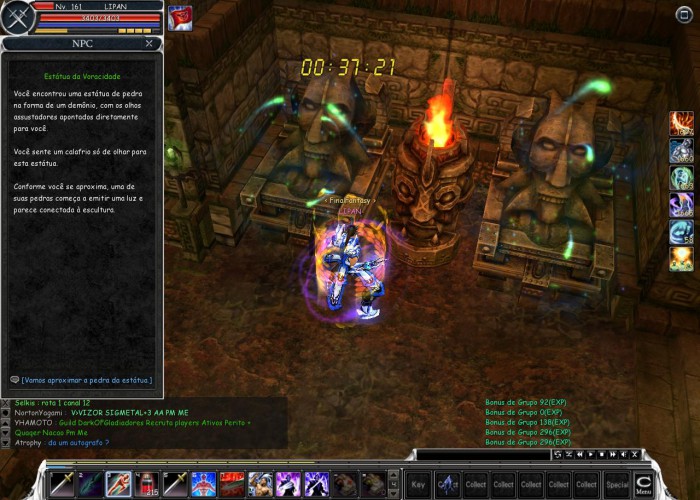Click the crossed swords class emblem

point(16,17)
